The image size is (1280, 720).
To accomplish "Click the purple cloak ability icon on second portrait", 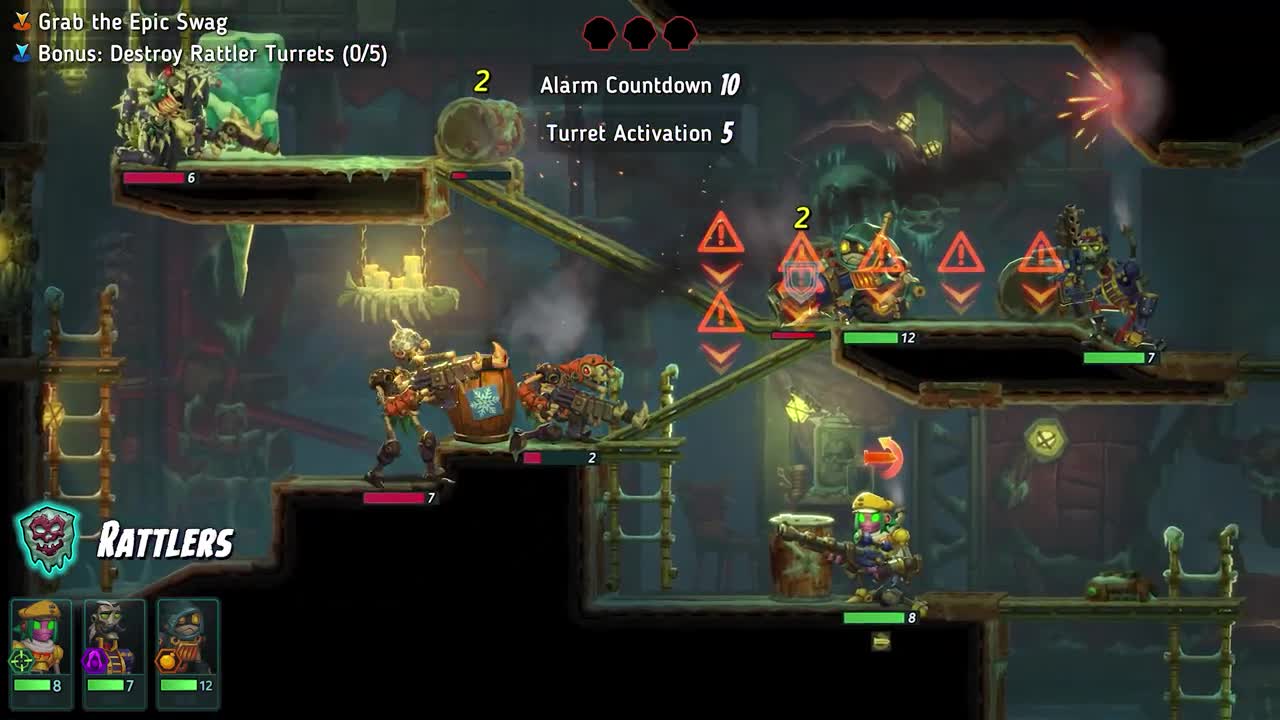I will [93, 661].
